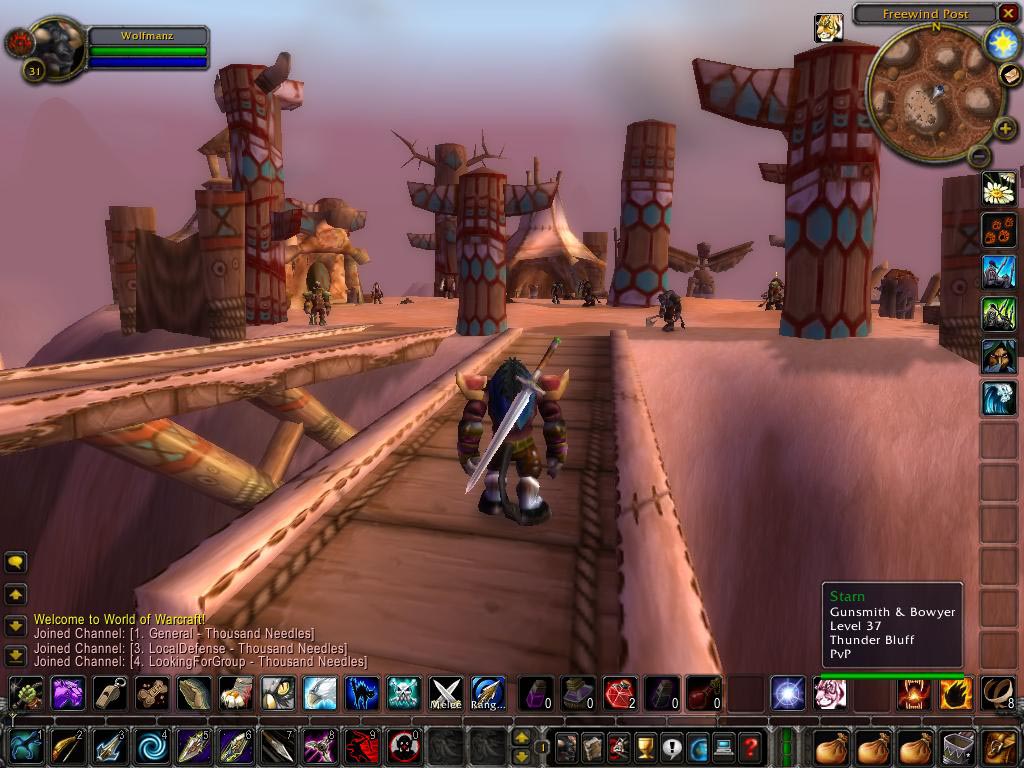Use the red gem item with count 2
This screenshot has height=768, width=1024.
click(620, 693)
